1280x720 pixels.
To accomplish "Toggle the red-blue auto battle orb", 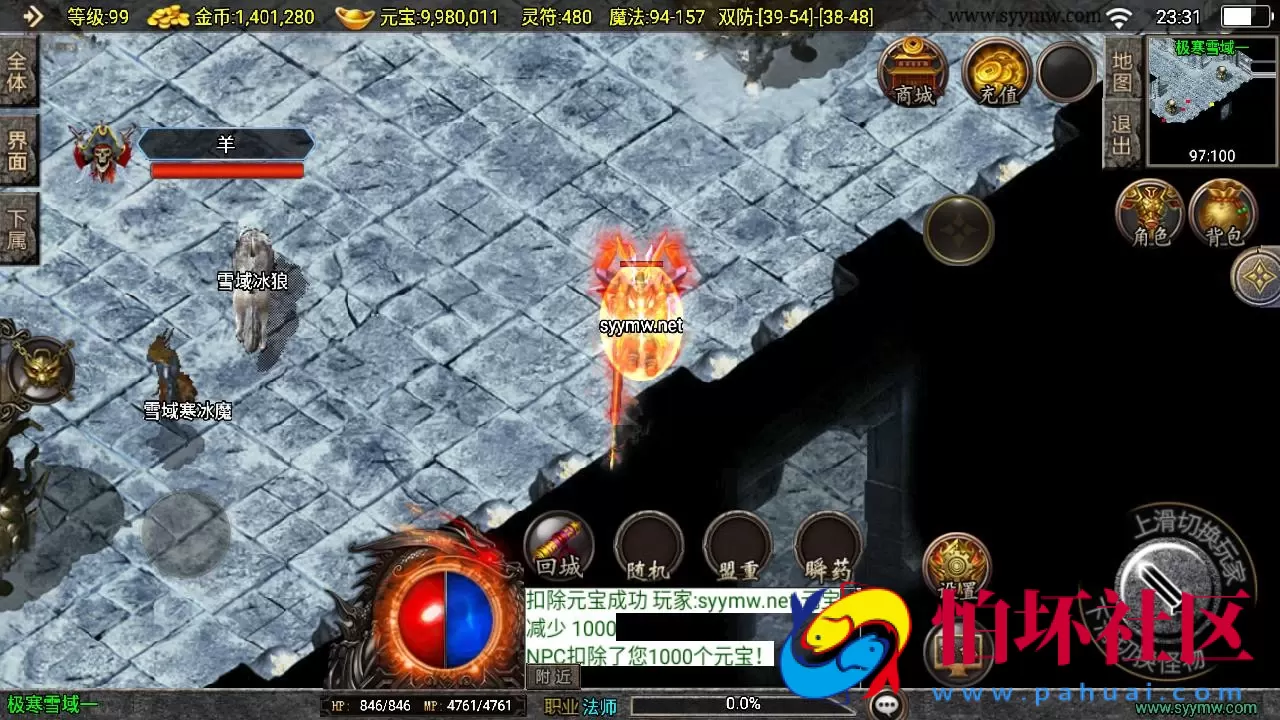I will click(x=445, y=617).
